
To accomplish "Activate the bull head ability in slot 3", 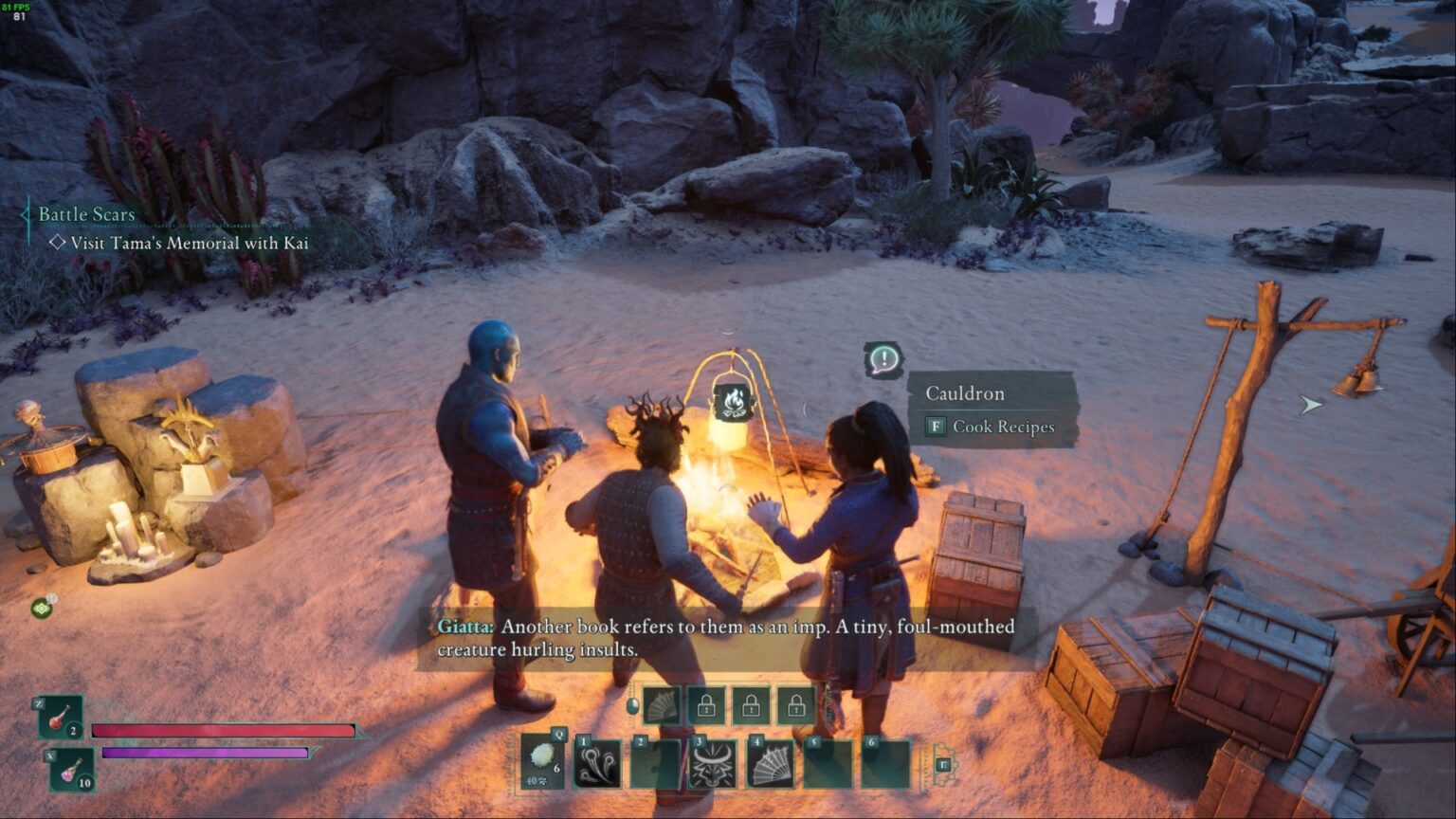I will click(712, 764).
